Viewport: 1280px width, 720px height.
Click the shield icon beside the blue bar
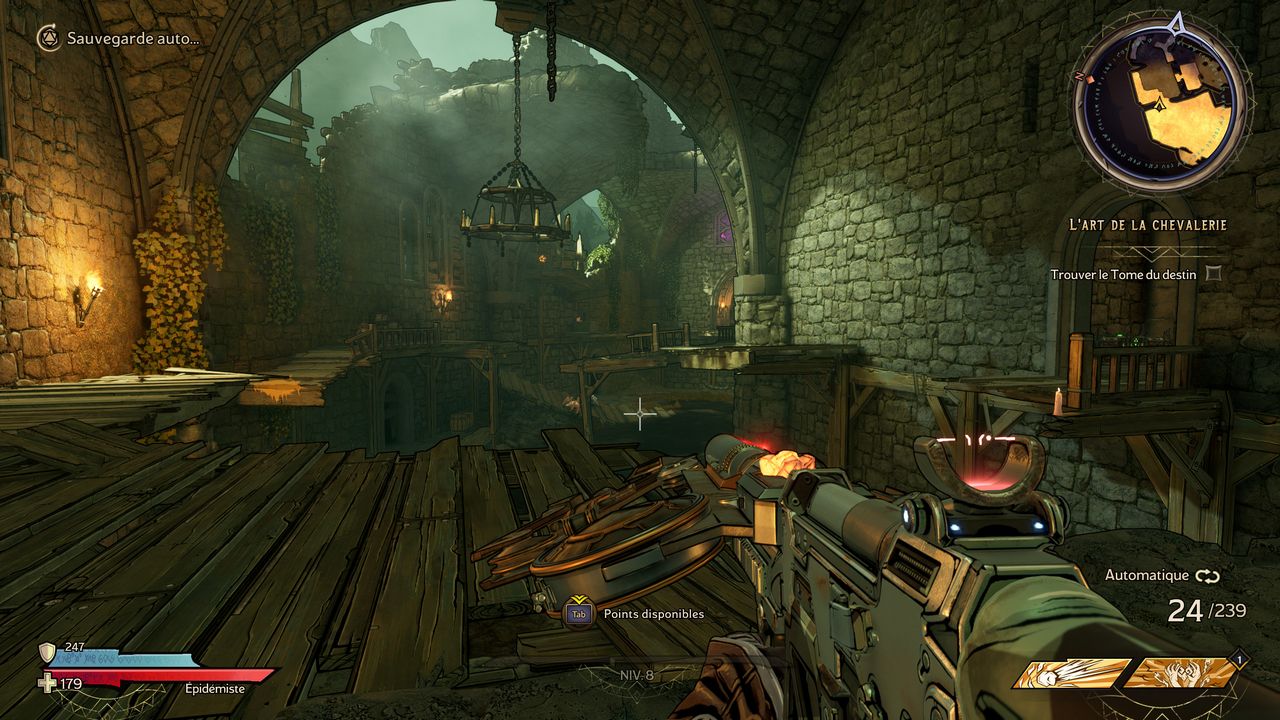(x=47, y=653)
